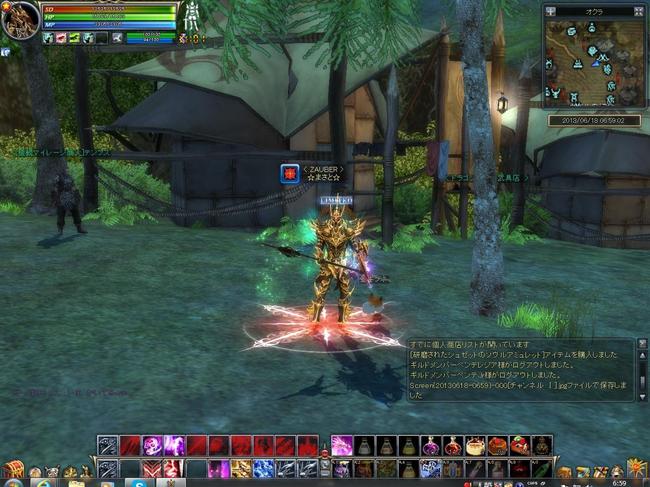Click the red guild emblem beside ZAUBER
This screenshot has height=487, width=650.
tap(289, 173)
